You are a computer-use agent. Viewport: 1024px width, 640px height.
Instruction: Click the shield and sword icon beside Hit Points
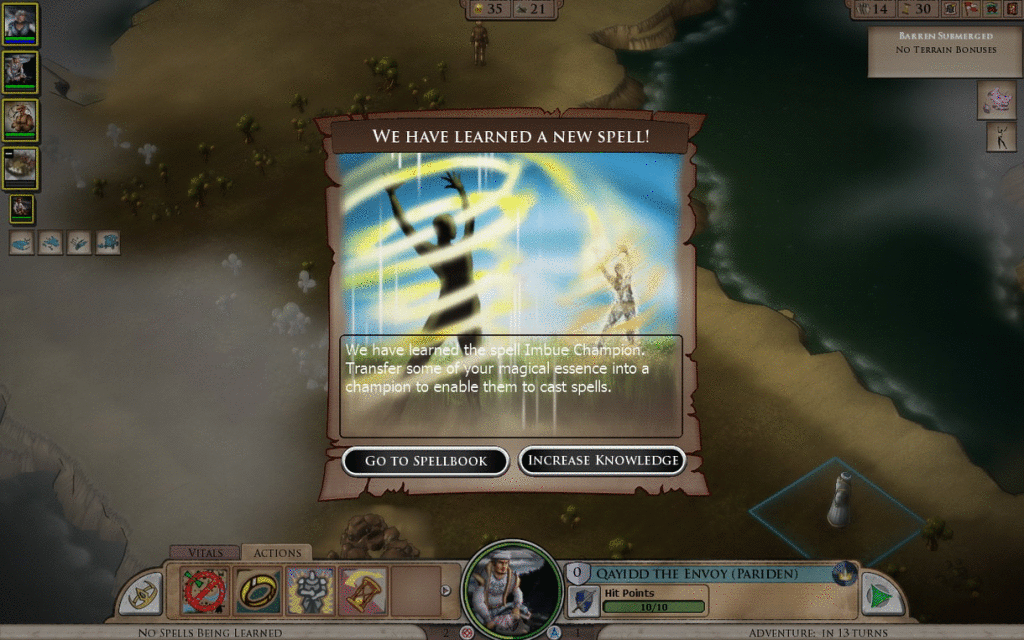point(583,600)
